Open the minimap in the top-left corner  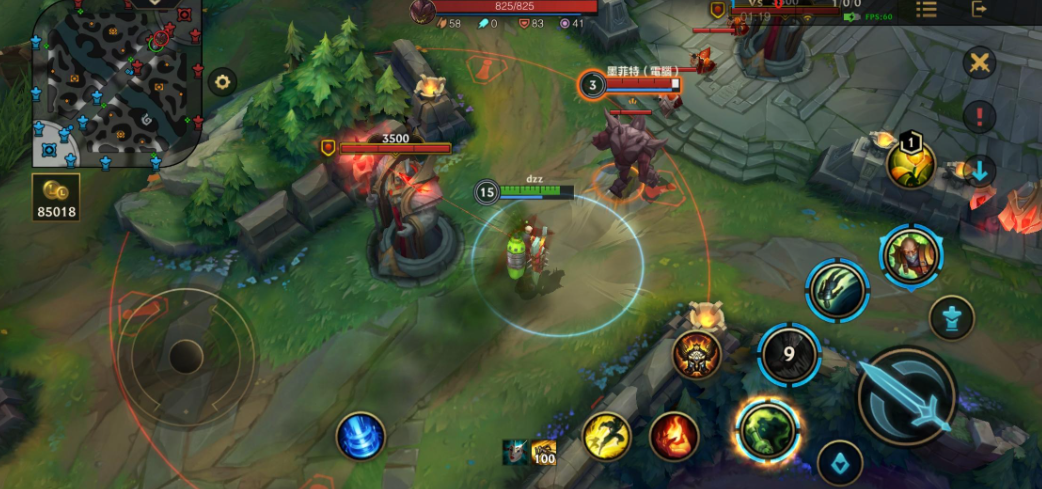pos(110,84)
